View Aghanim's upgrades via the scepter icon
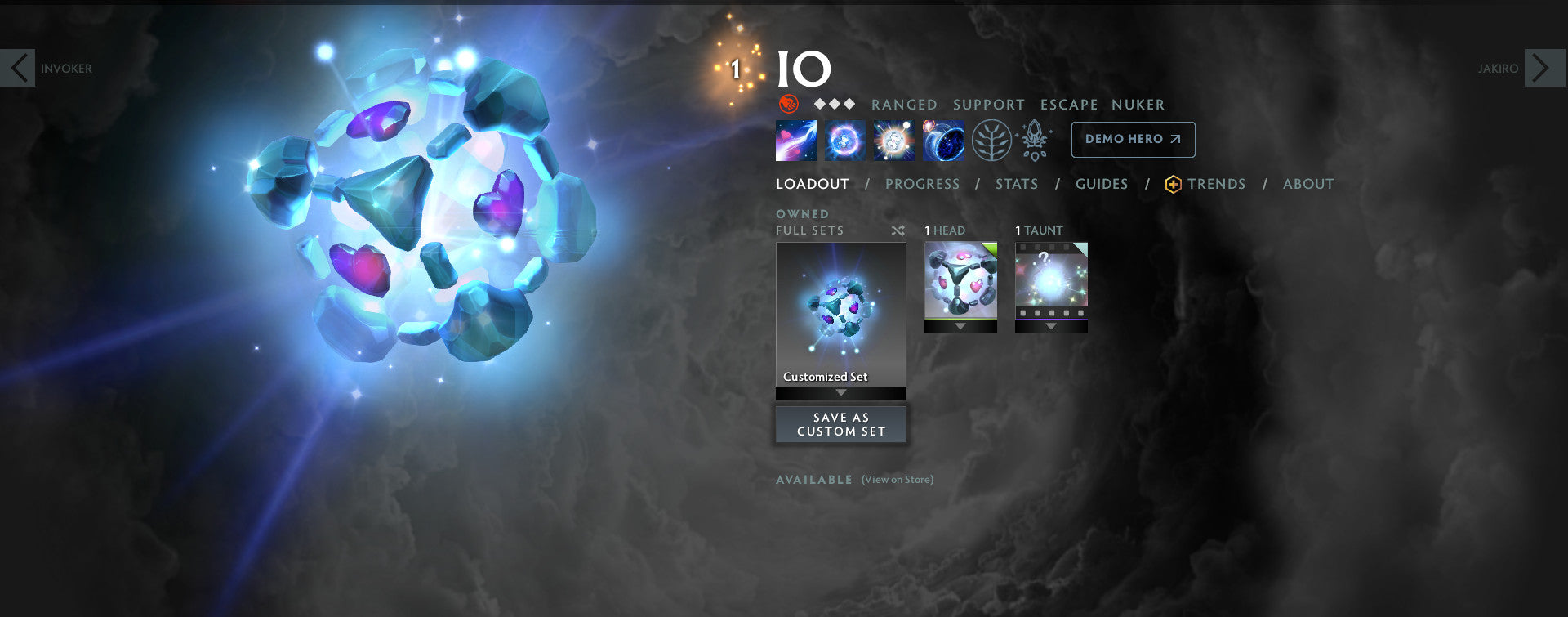The image size is (1568, 617). pos(1034,139)
